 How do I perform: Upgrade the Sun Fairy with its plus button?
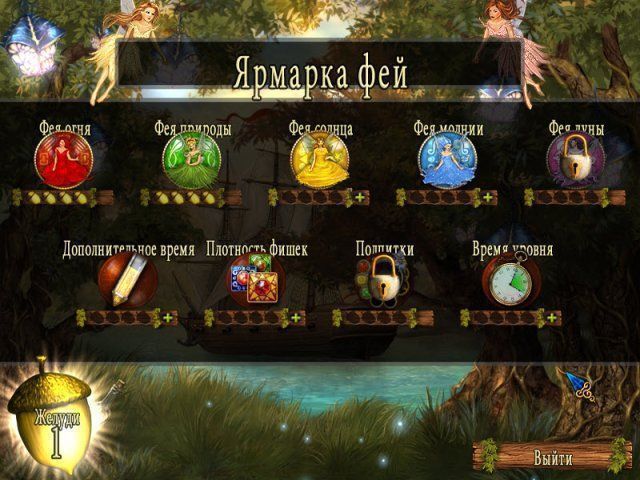coord(360,197)
